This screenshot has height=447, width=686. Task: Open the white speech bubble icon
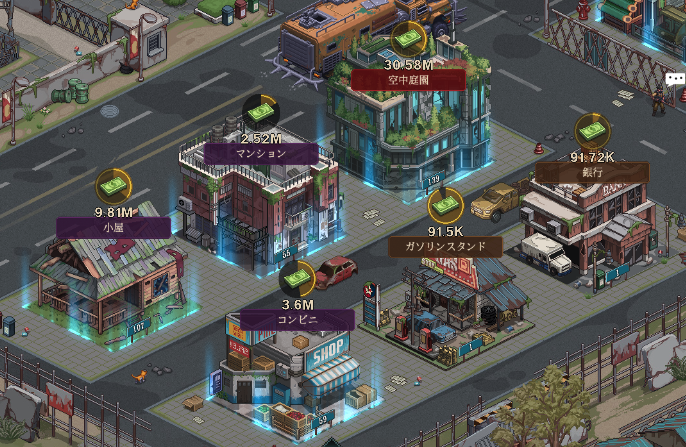pyautogui.click(x=676, y=80)
